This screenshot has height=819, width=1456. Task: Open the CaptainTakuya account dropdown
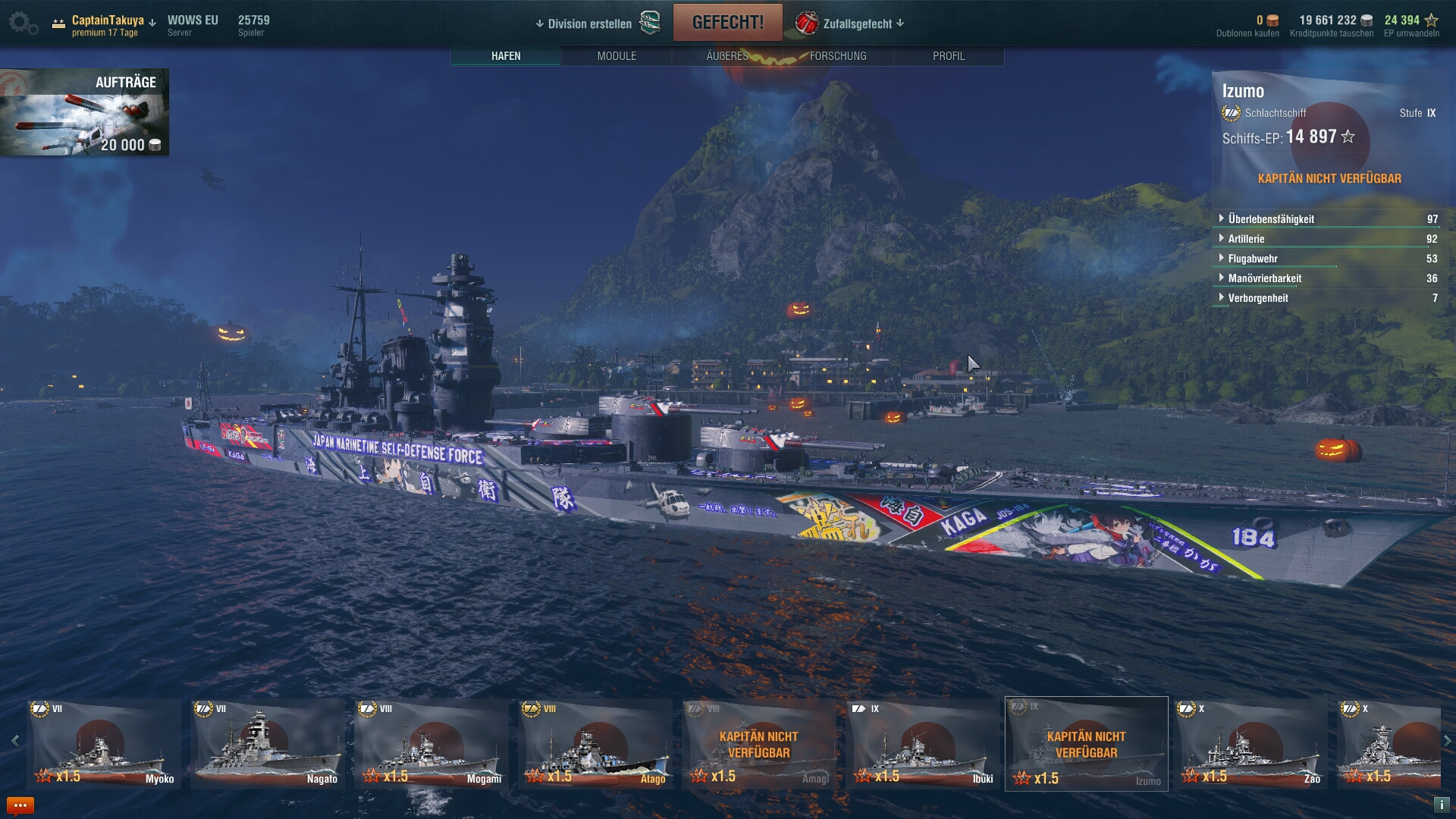click(112, 21)
